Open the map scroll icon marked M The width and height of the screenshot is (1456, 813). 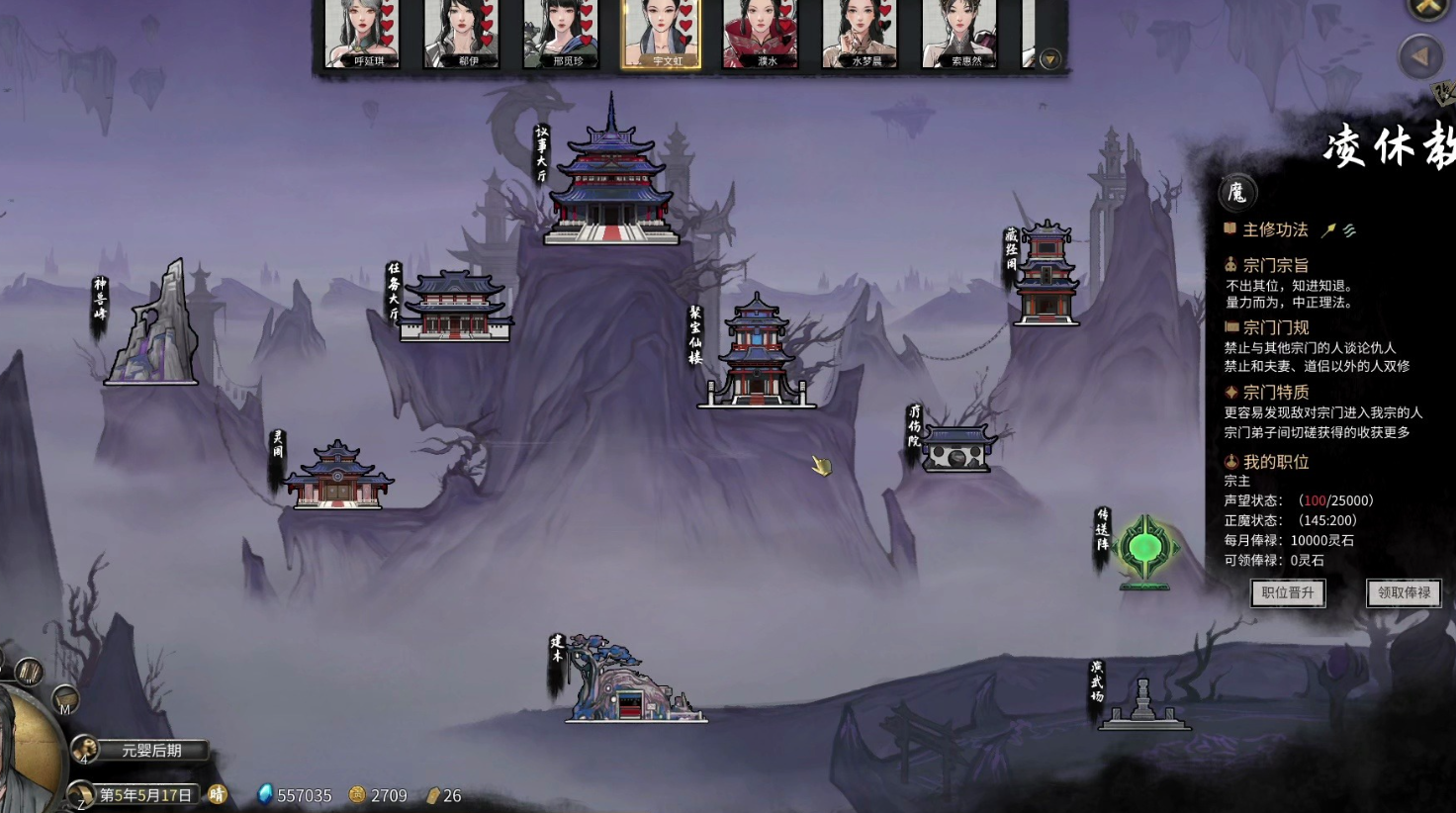coord(64,700)
